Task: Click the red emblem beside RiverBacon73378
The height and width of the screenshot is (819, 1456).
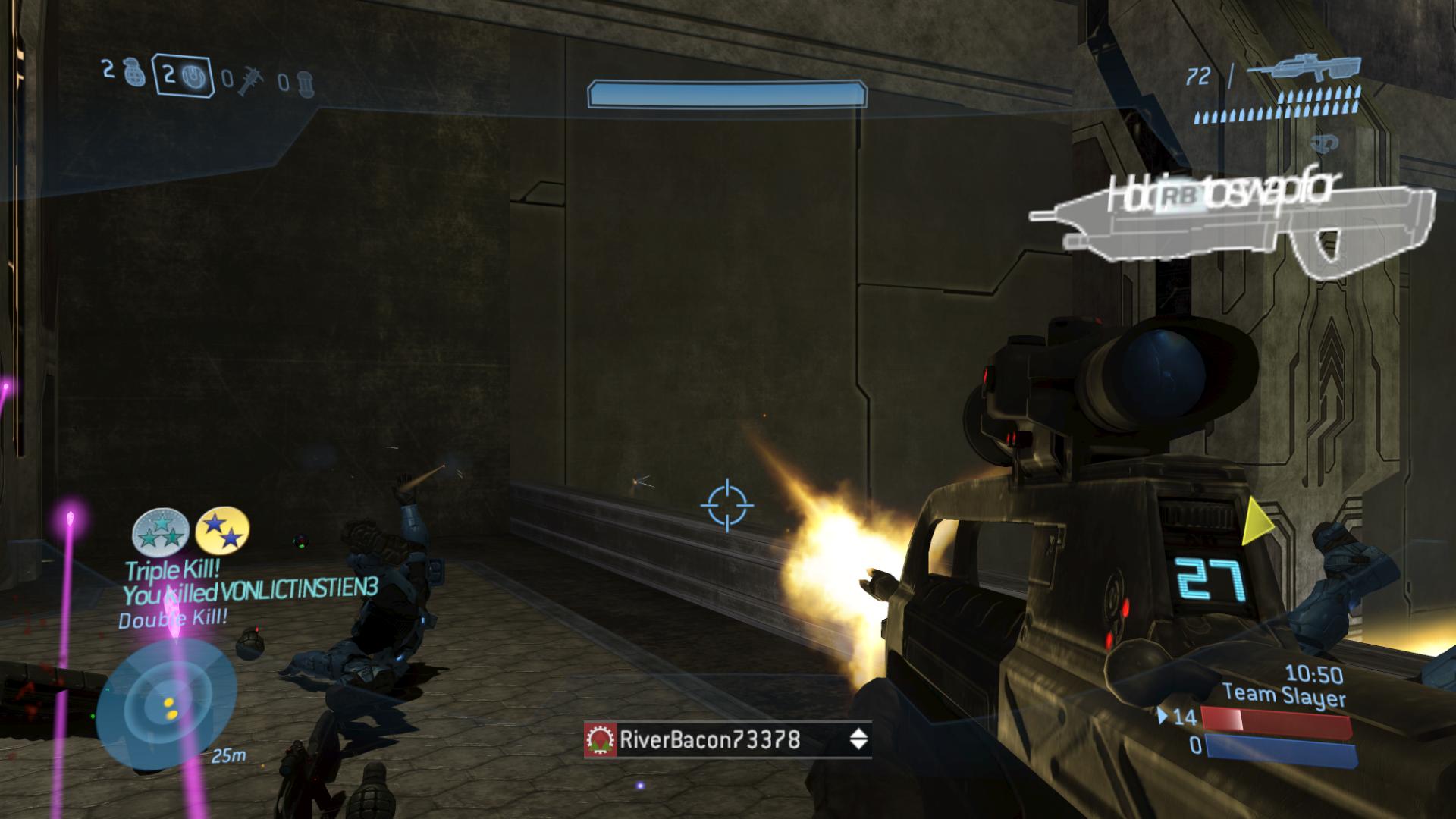Action: [x=601, y=740]
